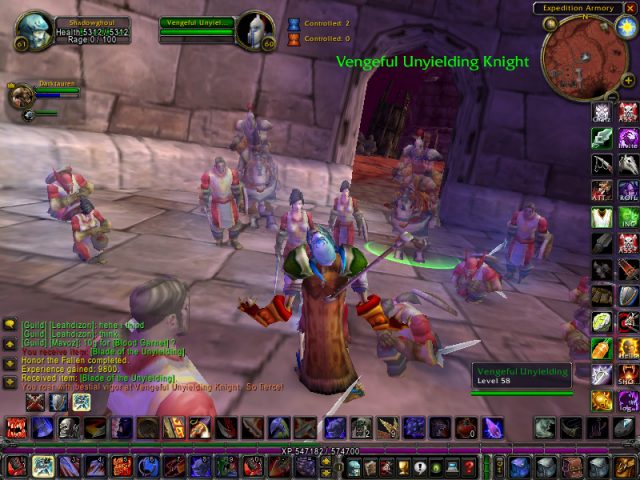Use the green dagger ability icon
Viewport: 640px width, 480px height.
pyautogui.click(x=602, y=138)
